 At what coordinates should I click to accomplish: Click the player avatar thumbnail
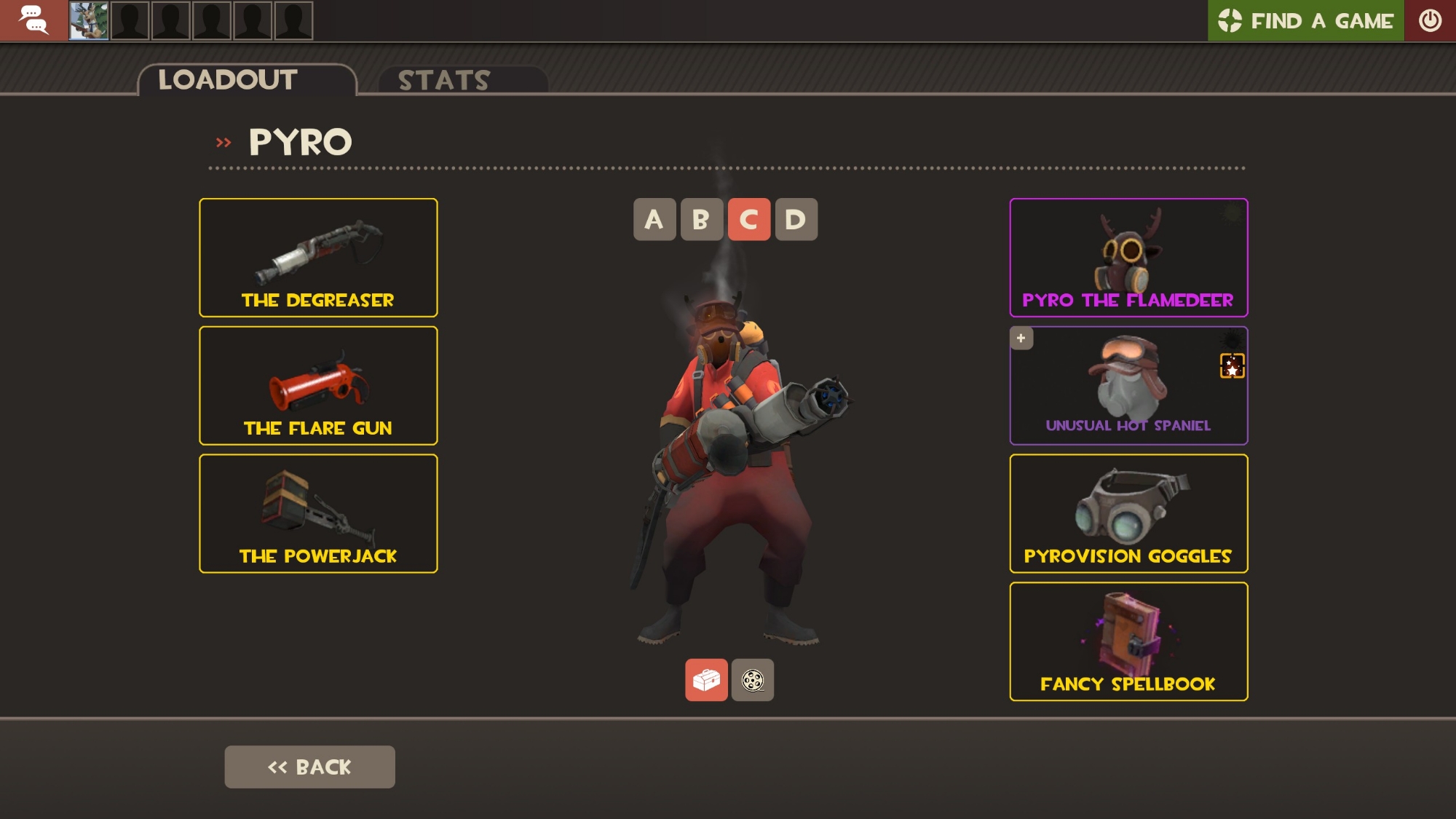[x=89, y=20]
